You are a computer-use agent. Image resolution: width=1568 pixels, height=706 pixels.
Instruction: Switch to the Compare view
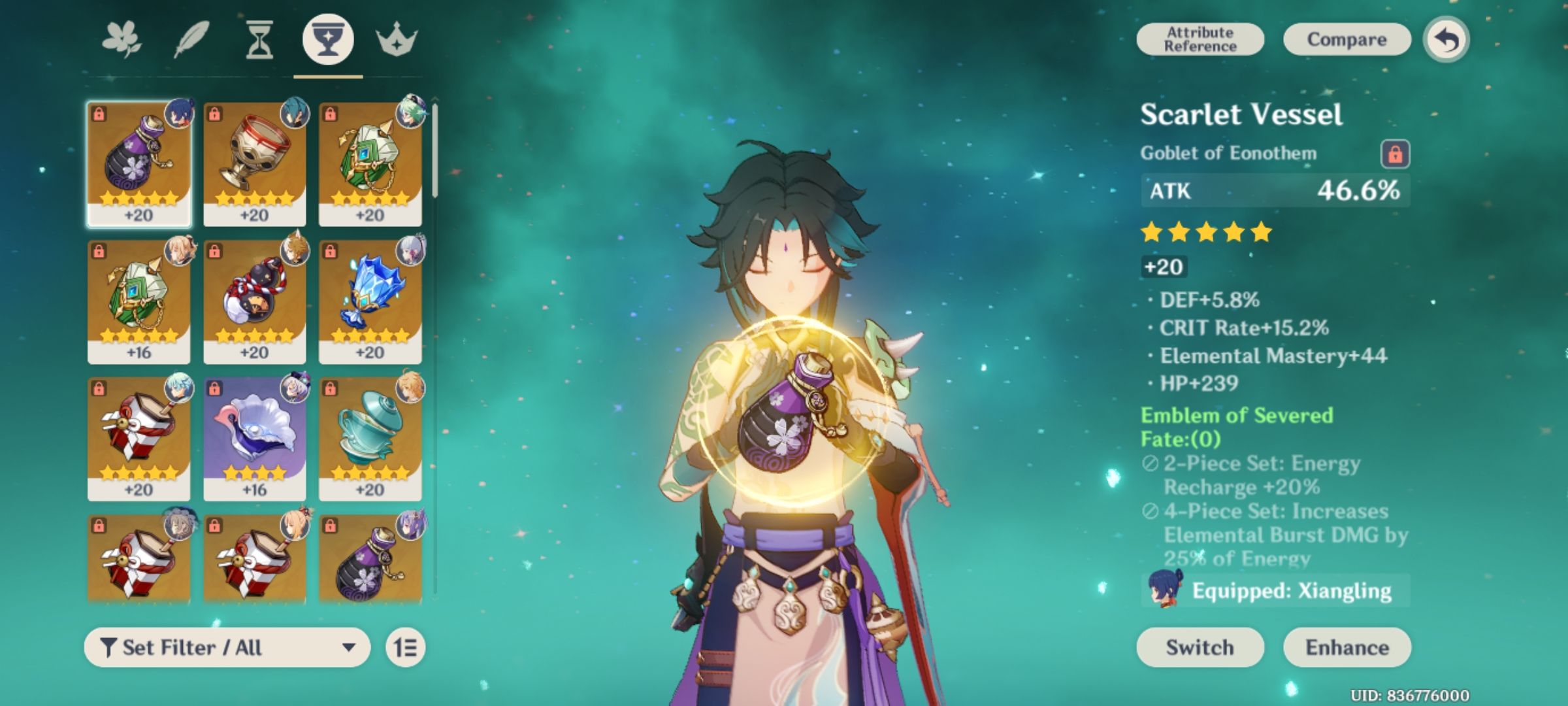(x=1346, y=39)
